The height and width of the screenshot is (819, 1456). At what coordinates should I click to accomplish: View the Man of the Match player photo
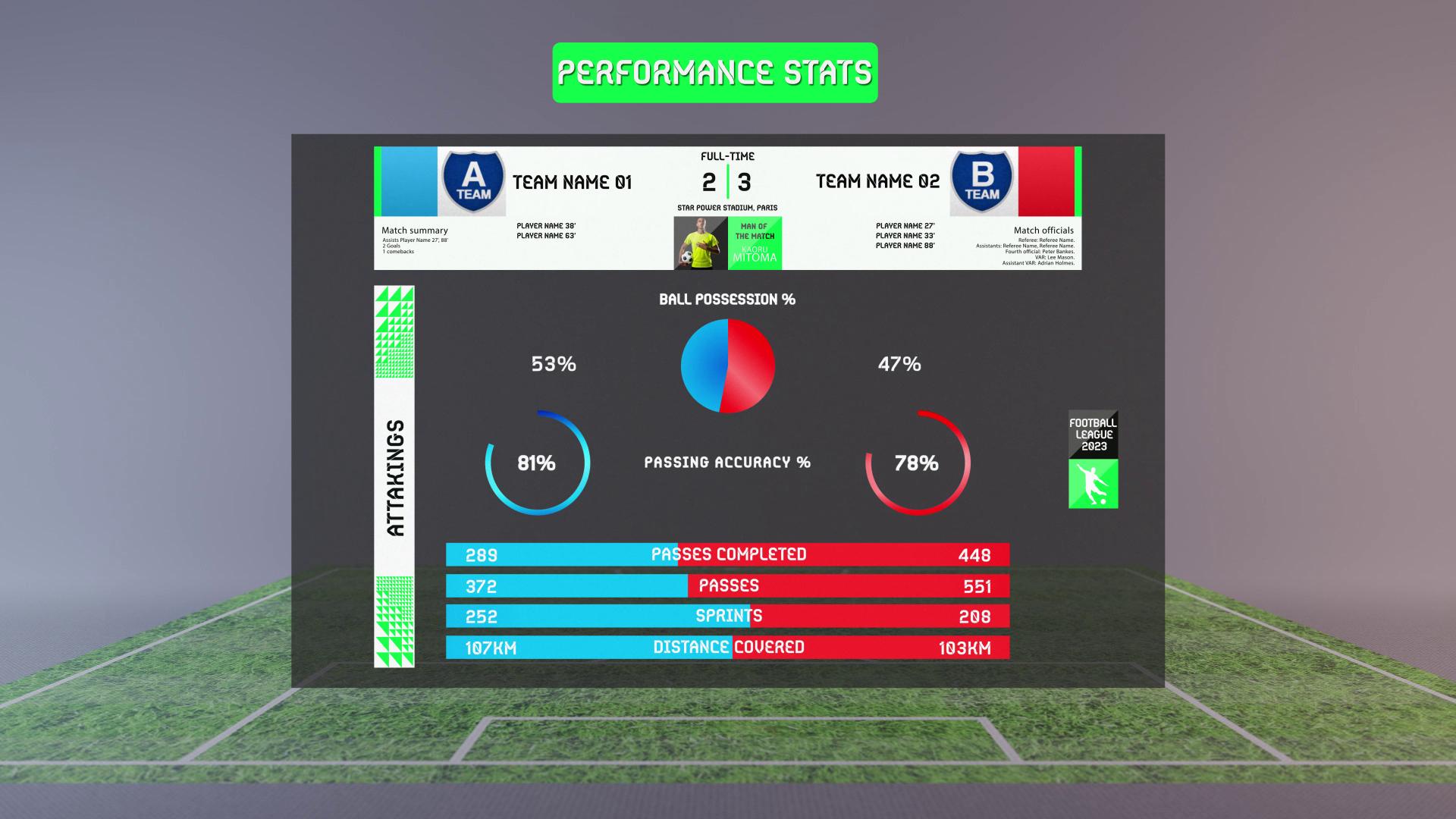point(701,243)
